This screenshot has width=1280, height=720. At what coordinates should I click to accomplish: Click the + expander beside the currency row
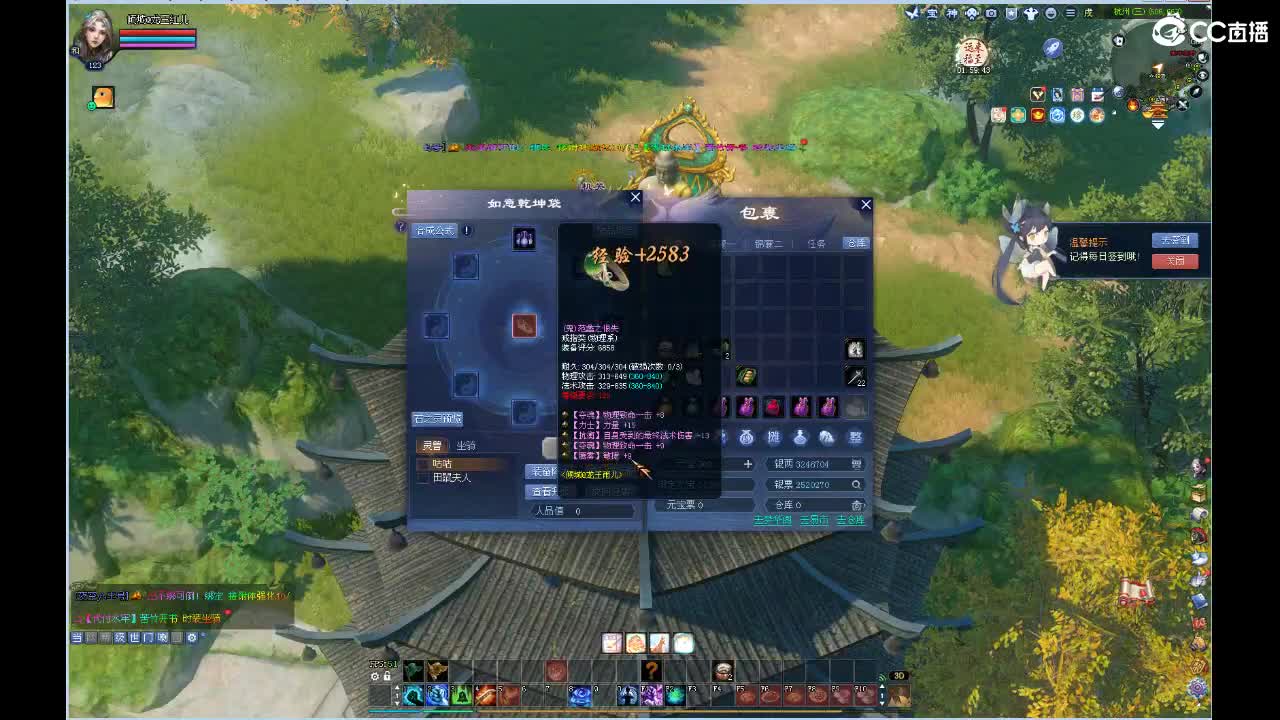click(x=747, y=462)
